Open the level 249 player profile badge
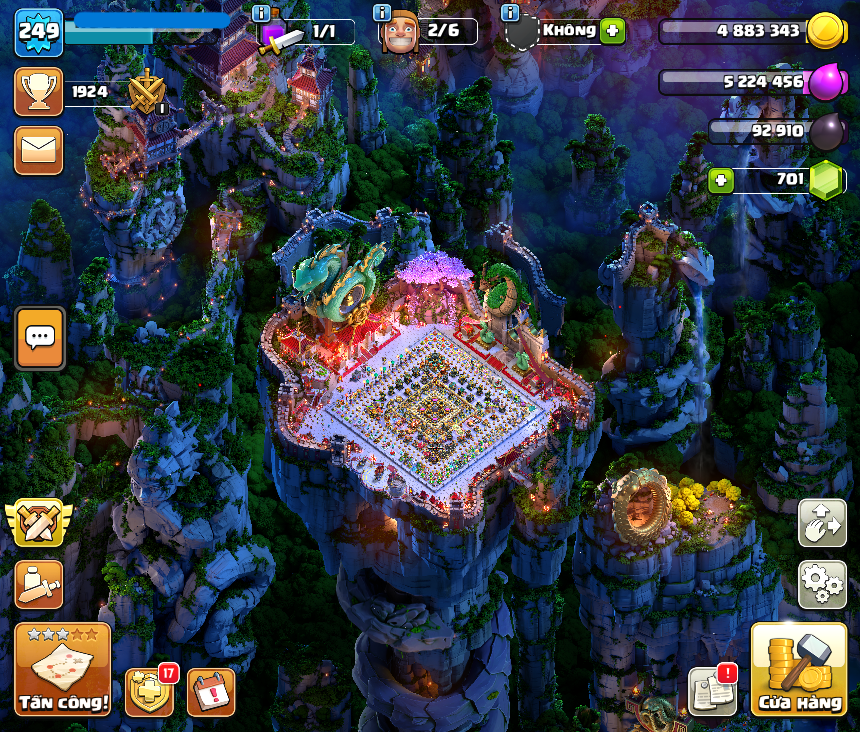Screen dimensions: 860x732 tap(39, 32)
